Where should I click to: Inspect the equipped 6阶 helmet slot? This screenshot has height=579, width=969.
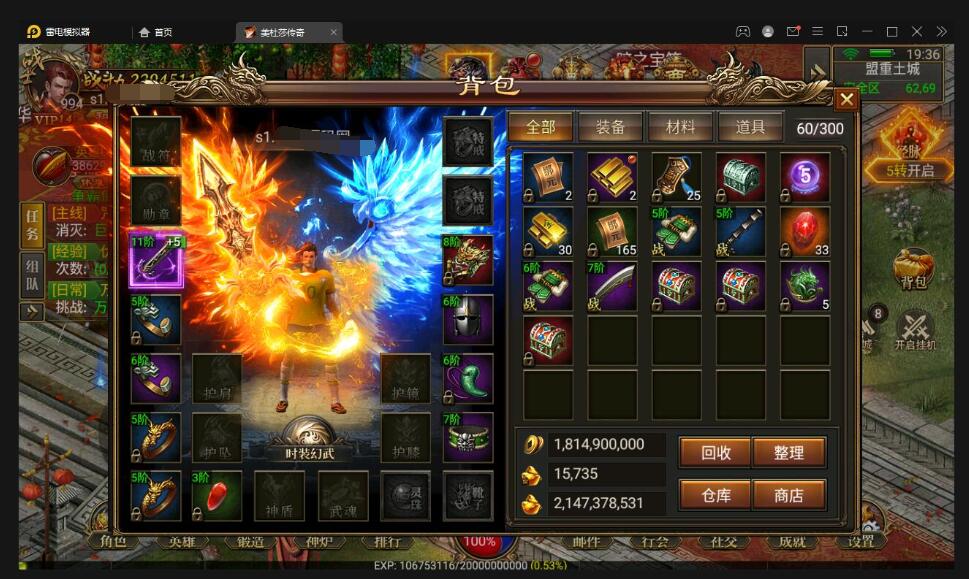click(468, 319)
